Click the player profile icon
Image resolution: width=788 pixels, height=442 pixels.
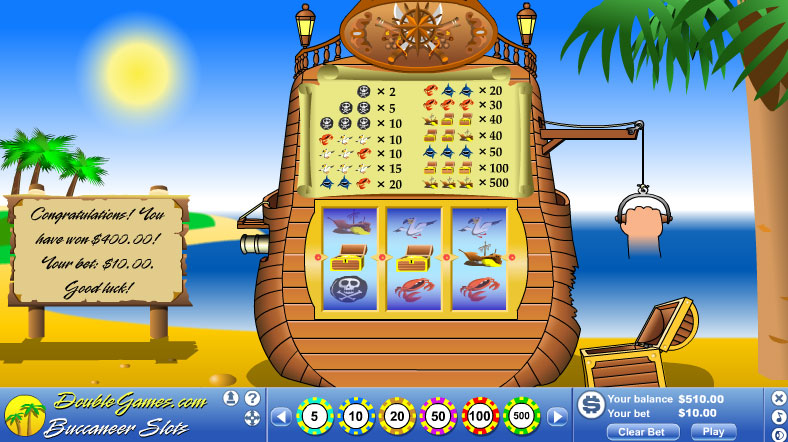(x=231, y=398)
